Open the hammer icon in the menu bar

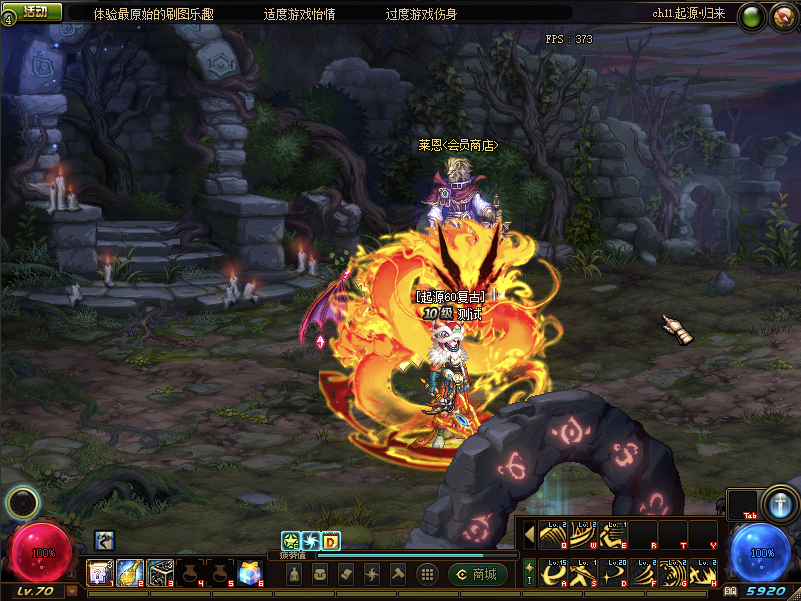[396, 574]
